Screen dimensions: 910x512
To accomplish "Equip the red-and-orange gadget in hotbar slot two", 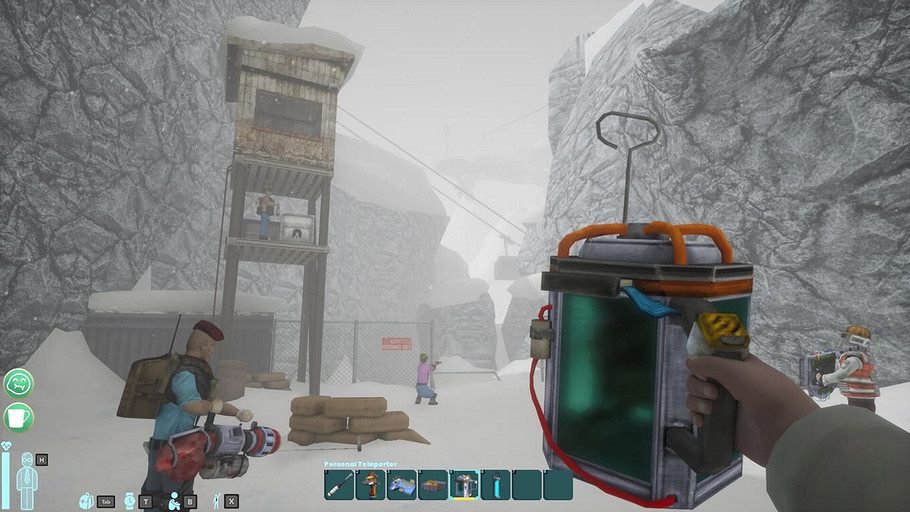I will [370, 485].
